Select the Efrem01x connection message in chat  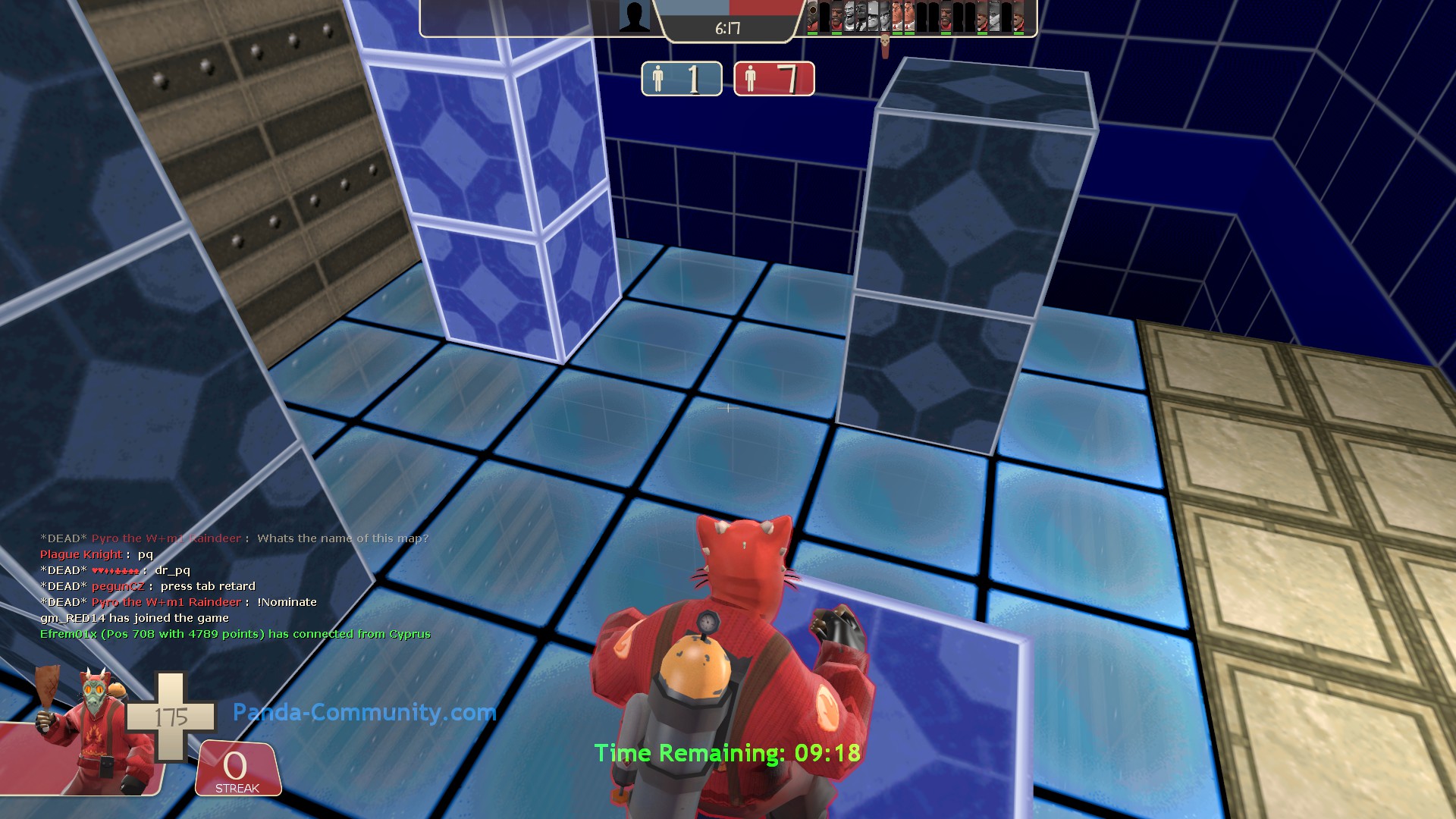[x=235, y=634]
